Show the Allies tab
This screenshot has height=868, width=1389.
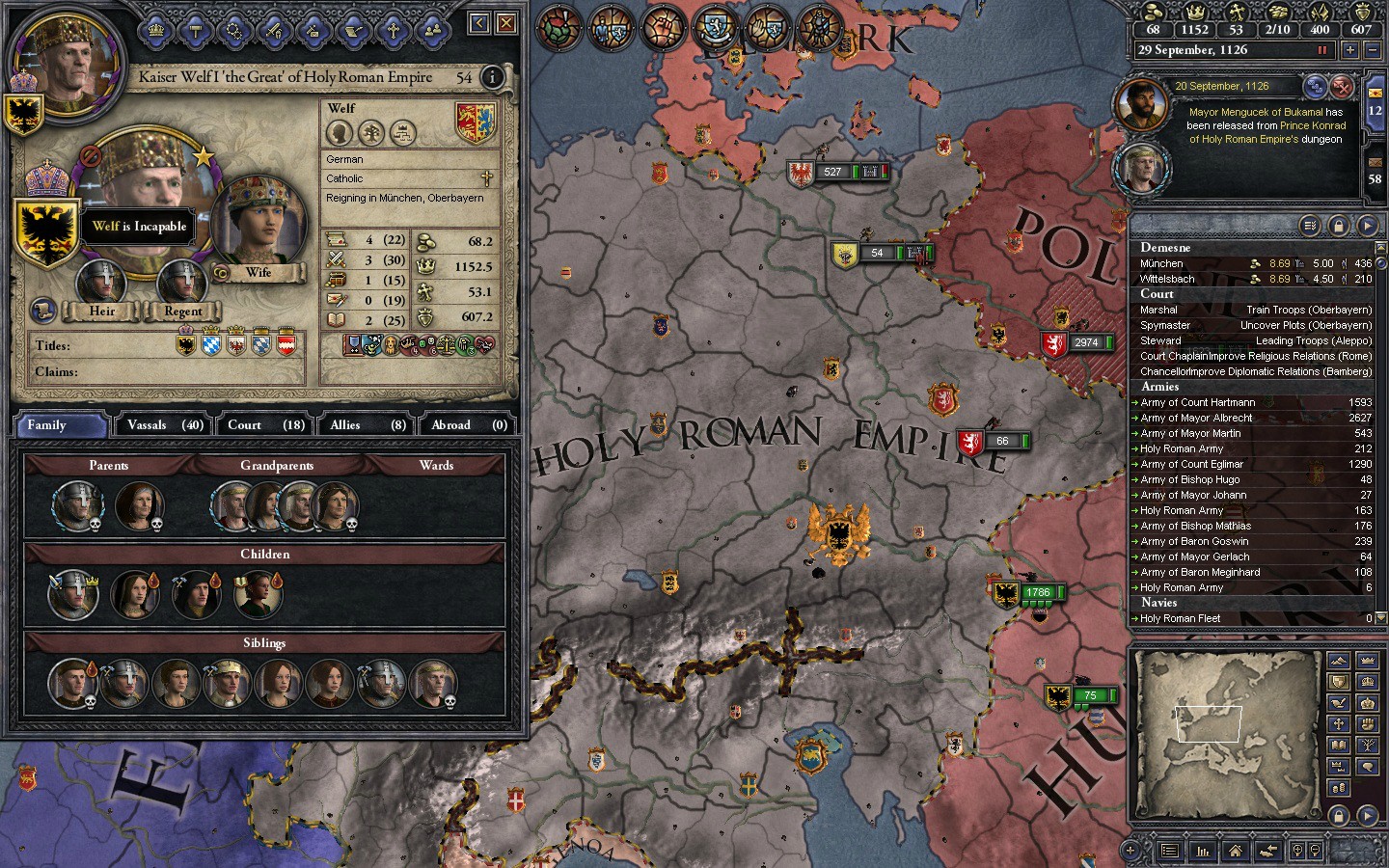[368, 424]
